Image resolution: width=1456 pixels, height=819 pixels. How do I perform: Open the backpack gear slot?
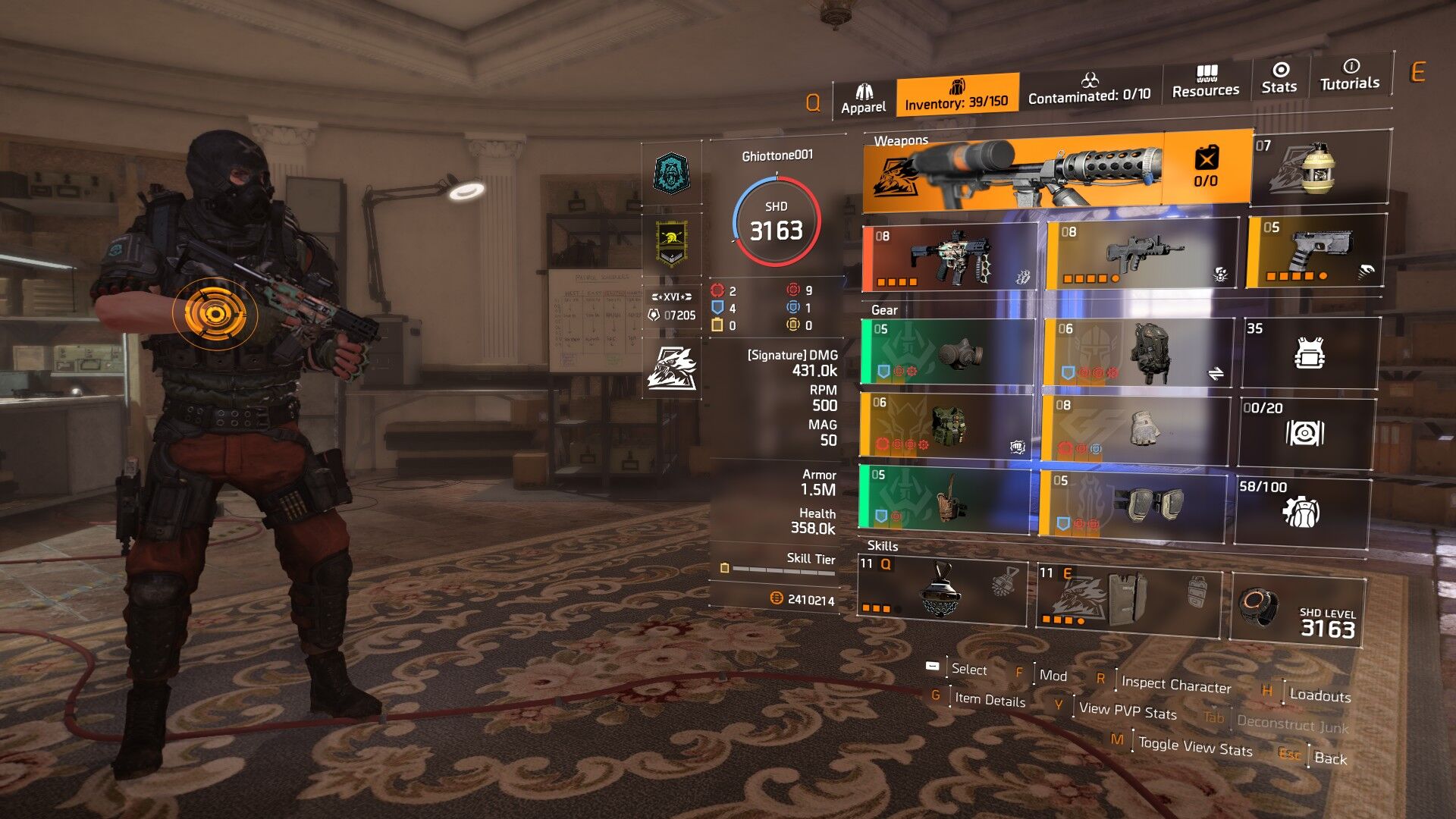tap(1137, 352)
